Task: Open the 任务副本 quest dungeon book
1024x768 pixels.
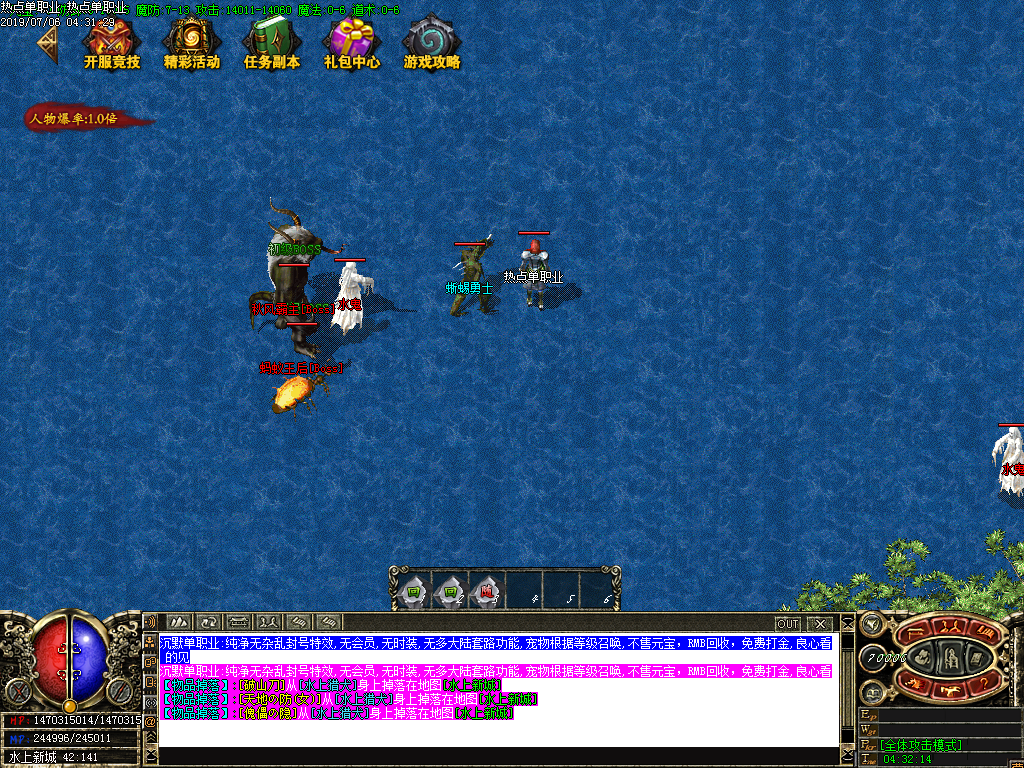Action: point(271,43)
